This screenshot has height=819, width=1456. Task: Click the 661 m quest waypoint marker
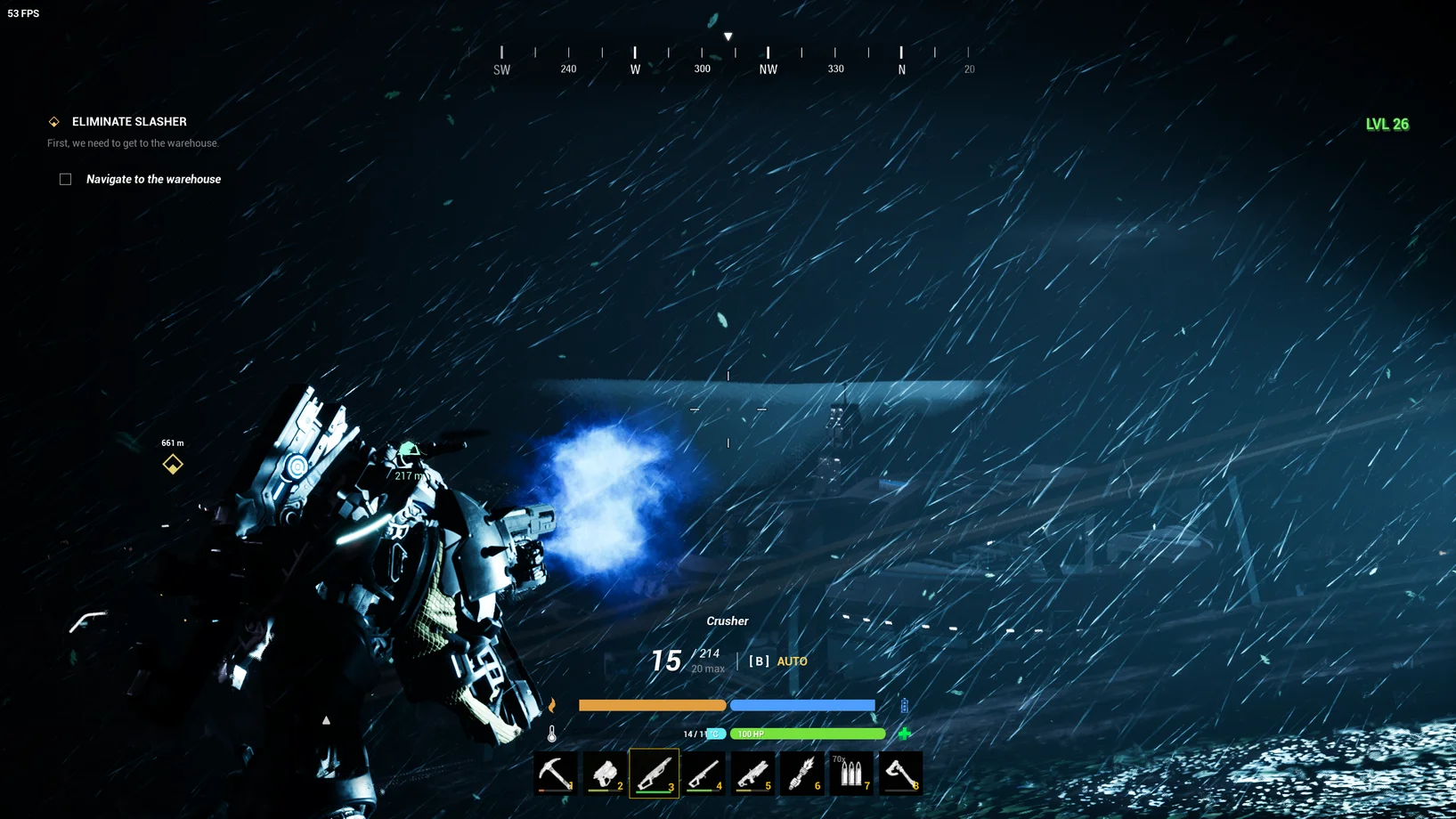pyautogui.click(x=173, y=464)
